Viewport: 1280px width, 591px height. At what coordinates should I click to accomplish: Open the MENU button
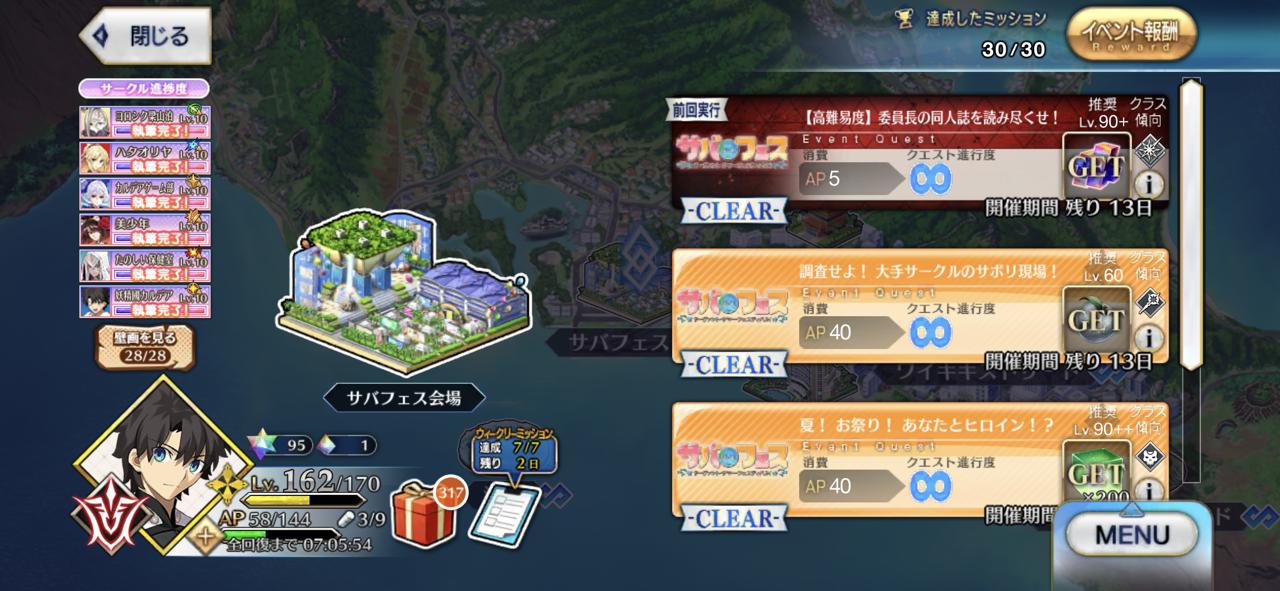pyautogui.click(x=1131, y=536)
